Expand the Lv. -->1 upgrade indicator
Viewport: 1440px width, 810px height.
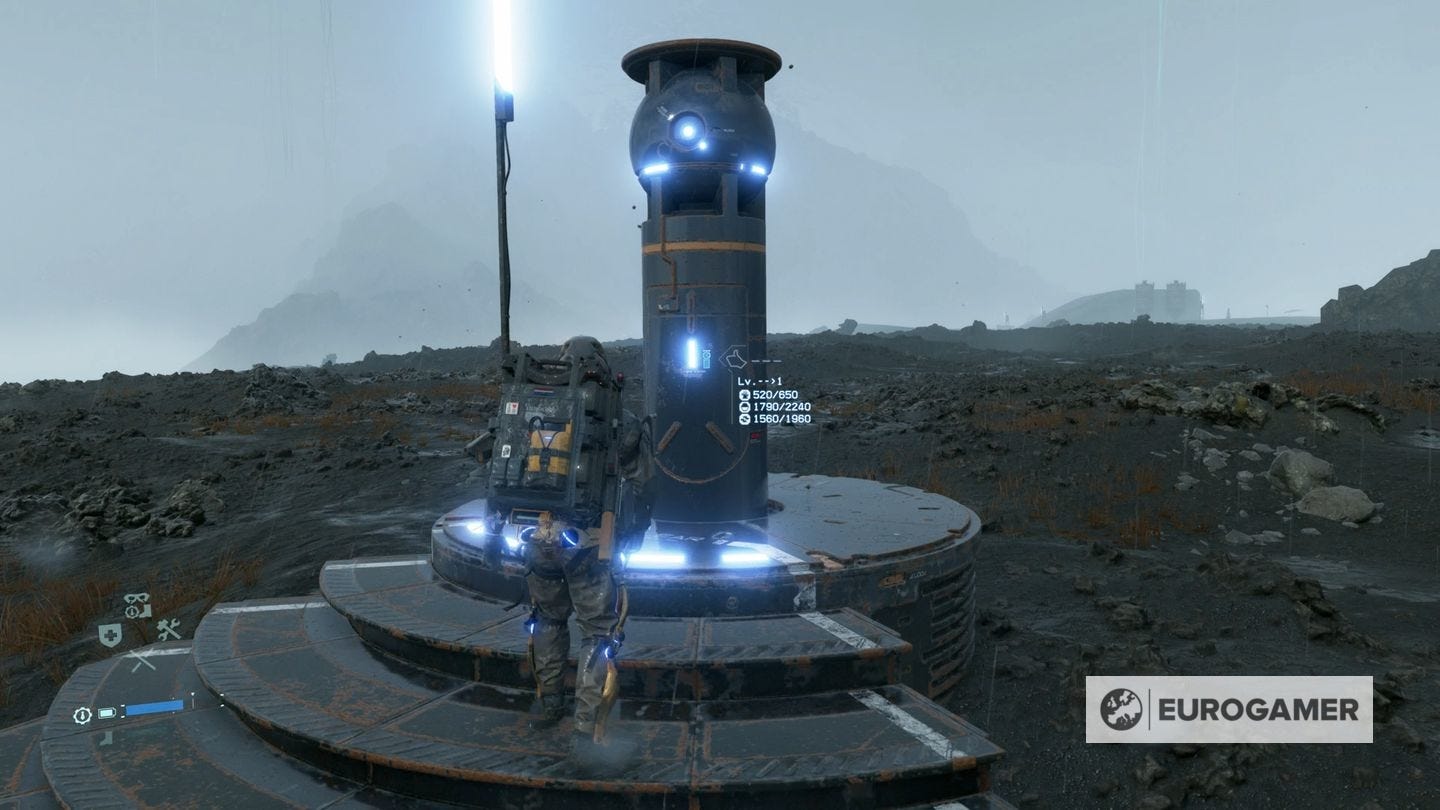(760, 381)
